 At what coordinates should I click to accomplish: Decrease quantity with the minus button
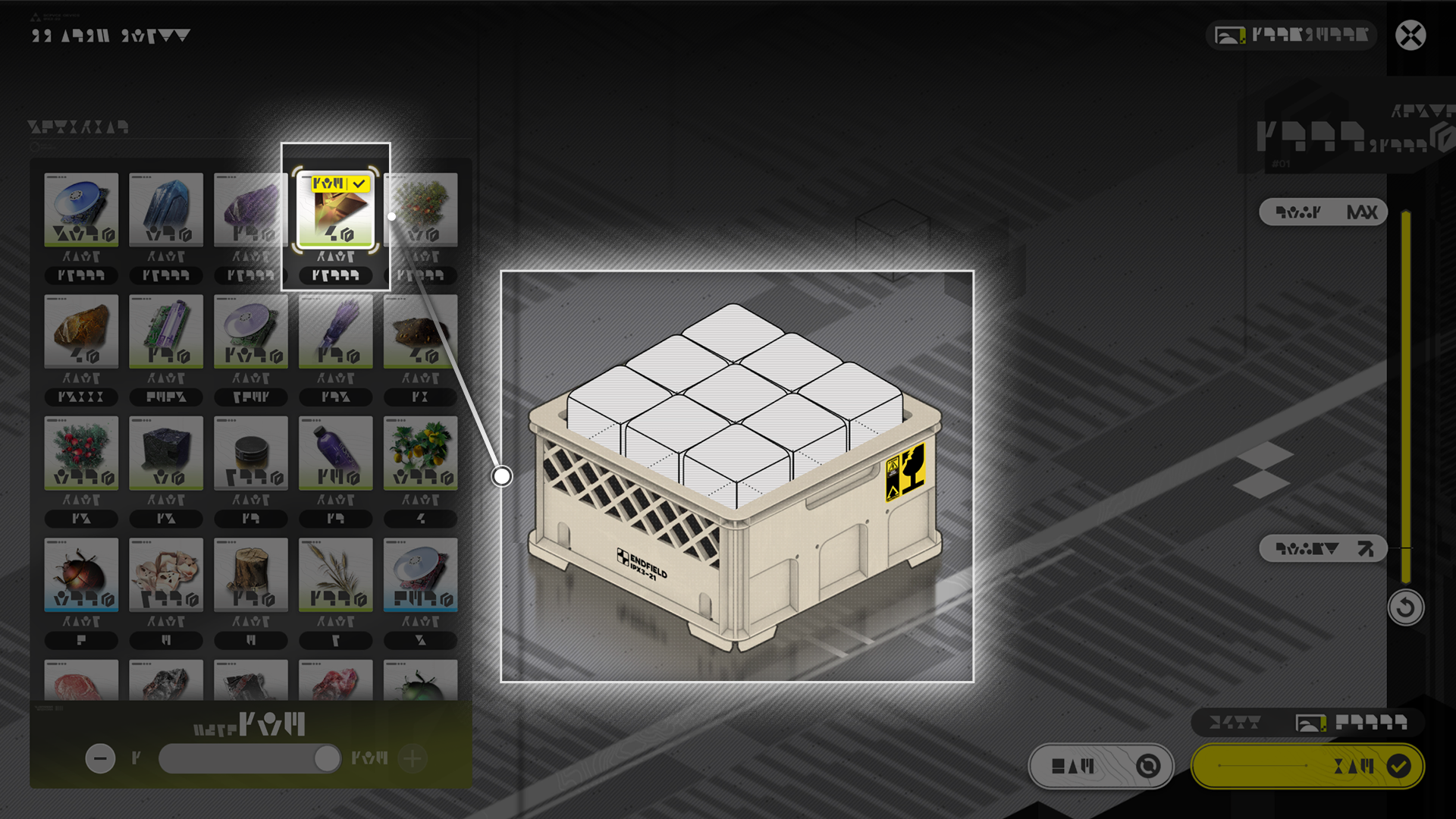(100, 758)
